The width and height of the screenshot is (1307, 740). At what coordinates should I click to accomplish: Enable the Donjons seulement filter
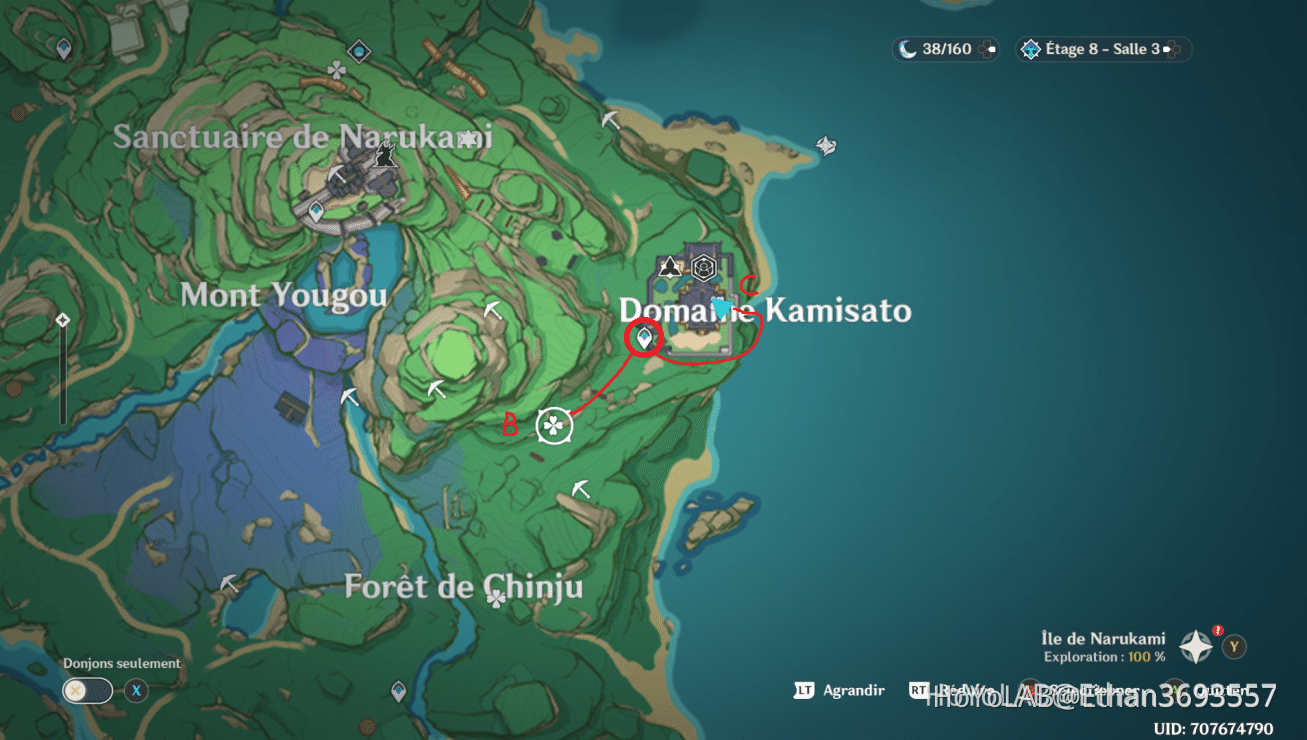(86, 690)
